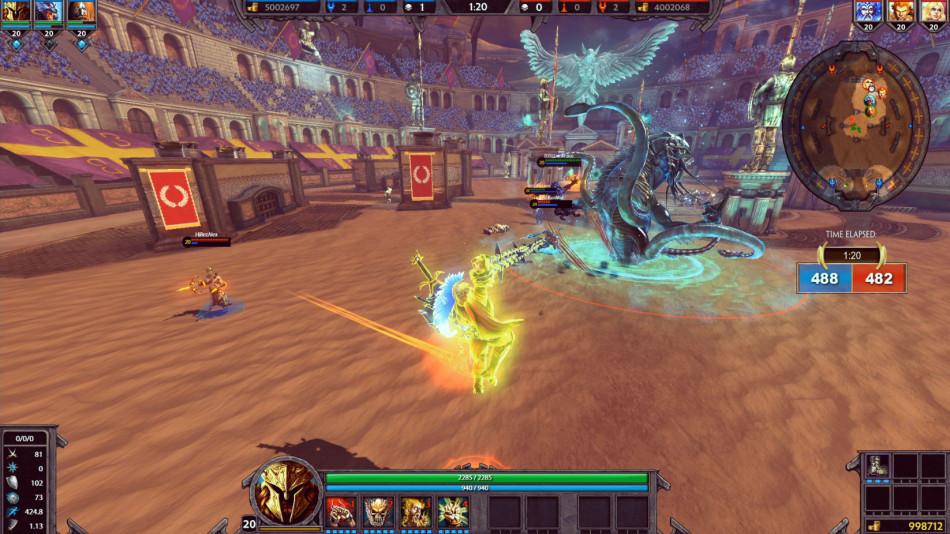Screen dimensions: 950x534
Task: Select the blue-armored teammate portrait at top left
Action: tap(49, 13)
